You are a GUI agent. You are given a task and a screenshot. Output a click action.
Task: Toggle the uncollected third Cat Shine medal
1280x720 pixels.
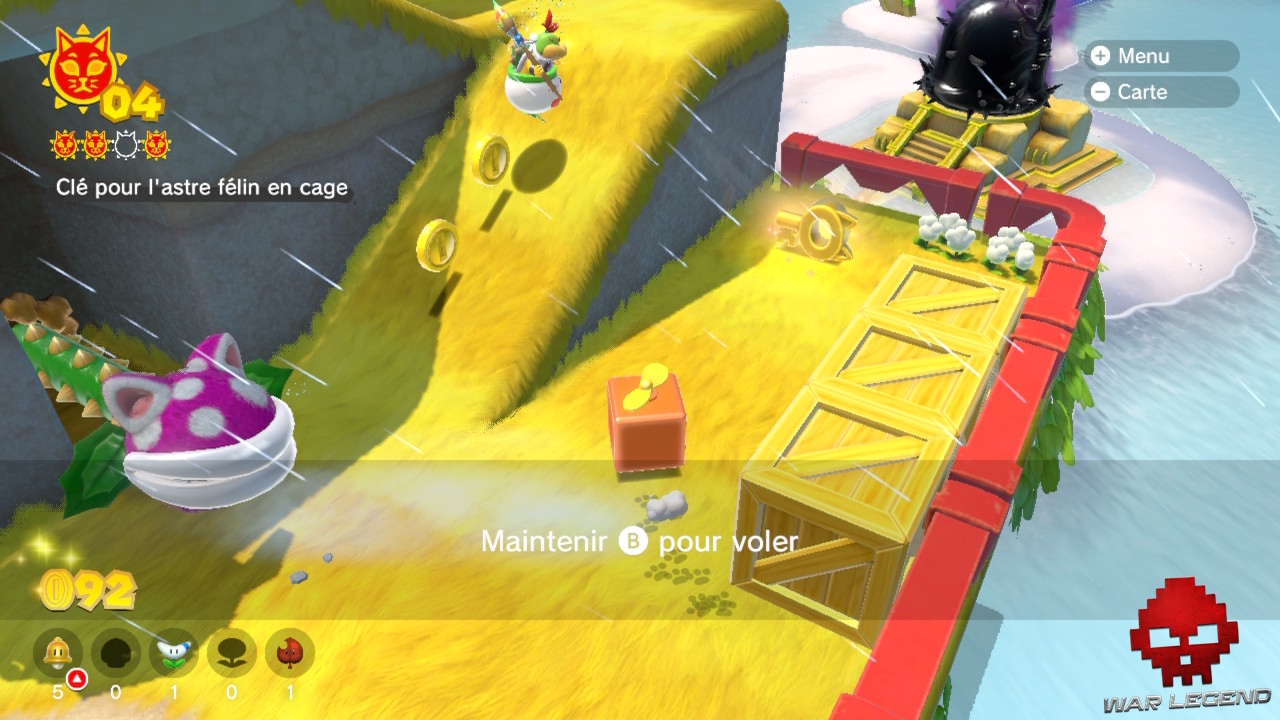pos(125,143)
